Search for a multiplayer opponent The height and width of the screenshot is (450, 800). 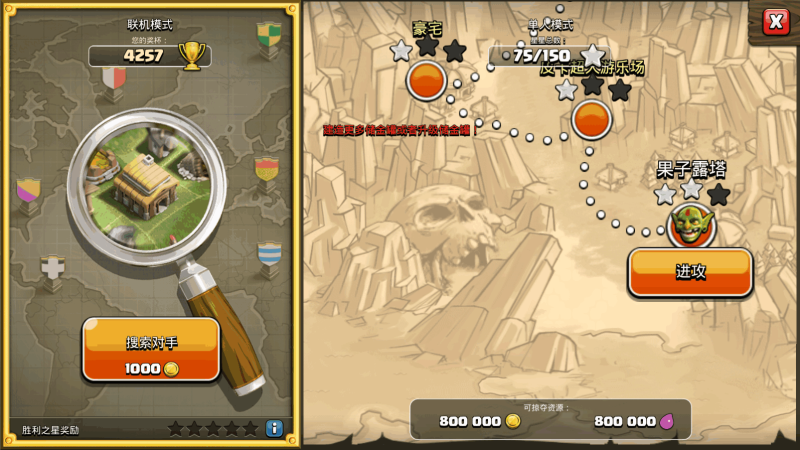tap(151, 350)
